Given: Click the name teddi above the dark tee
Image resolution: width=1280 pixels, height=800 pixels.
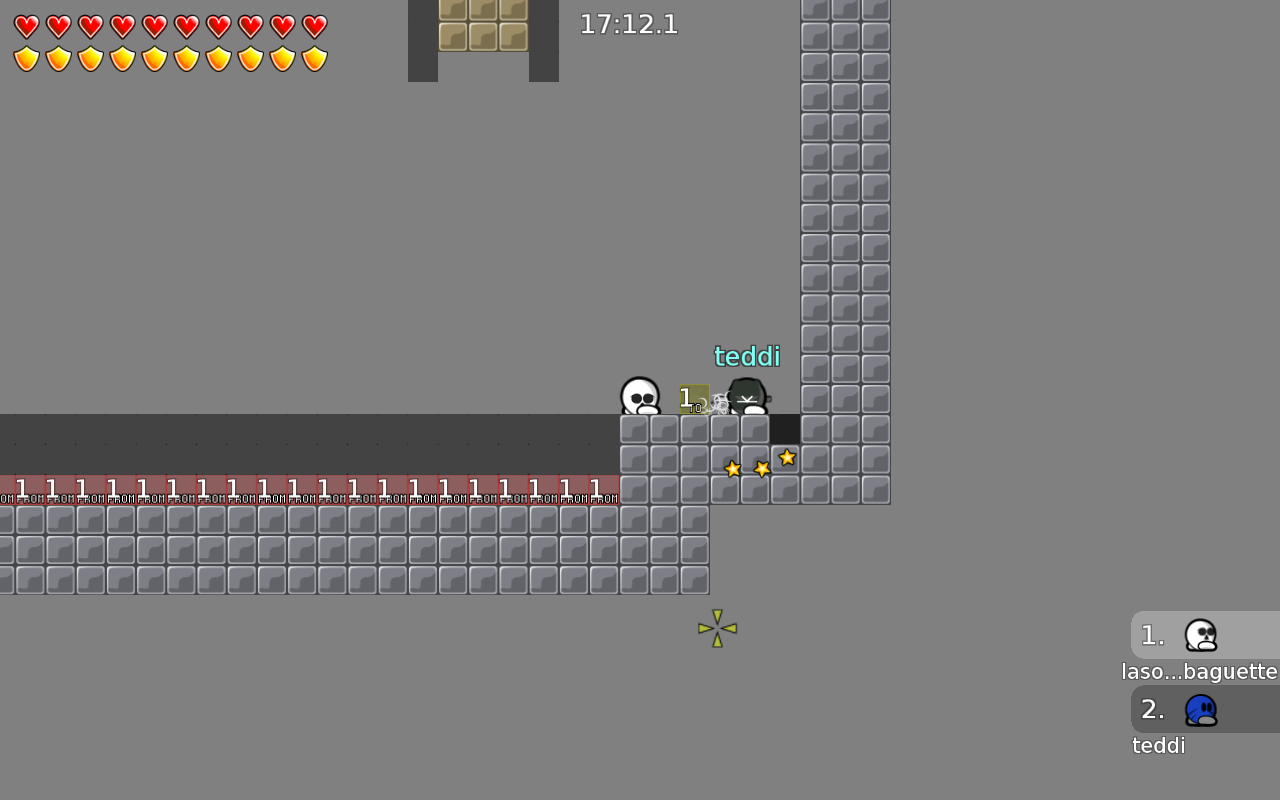Looking at the screenshot, I should point(746,356).
